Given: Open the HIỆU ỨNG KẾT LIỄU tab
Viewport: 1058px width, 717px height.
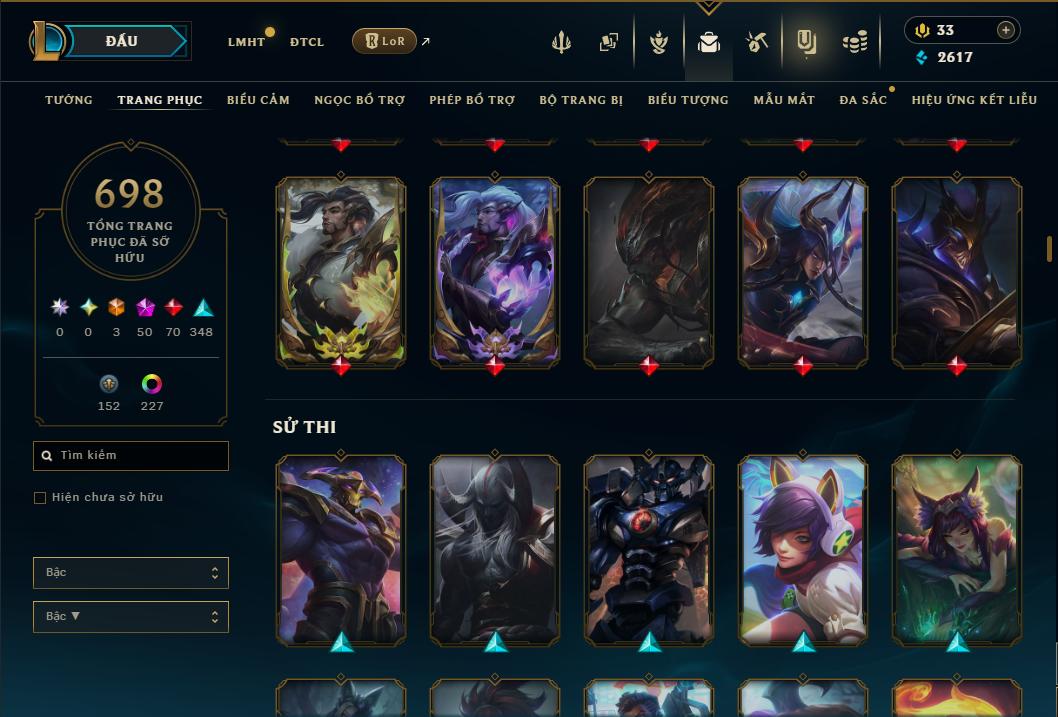Looking at the screenshot, I should pyautogui.click(x=974, y=100).
